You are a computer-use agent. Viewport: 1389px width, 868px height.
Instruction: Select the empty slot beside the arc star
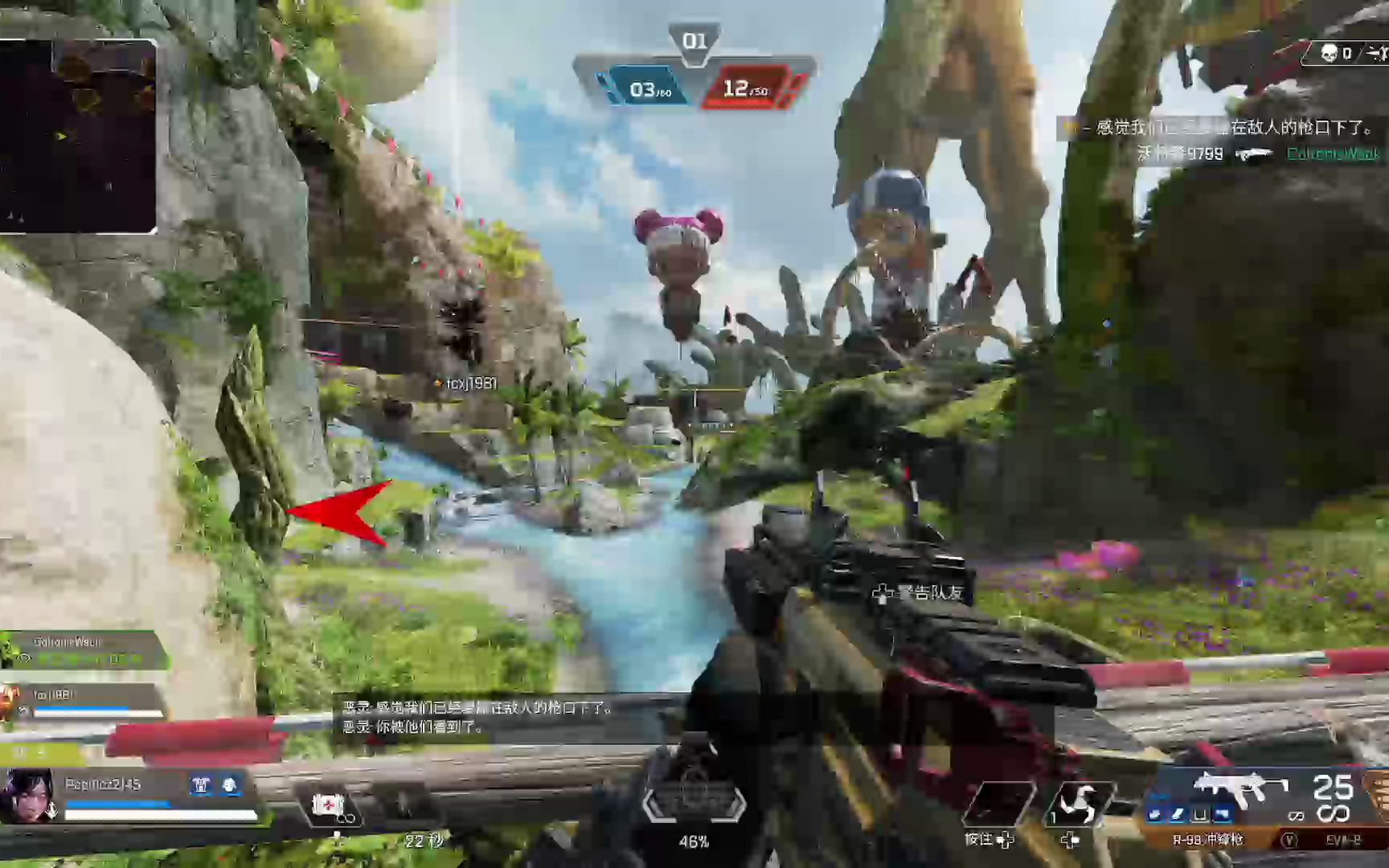pyautogui.click(x=998, y=804)
